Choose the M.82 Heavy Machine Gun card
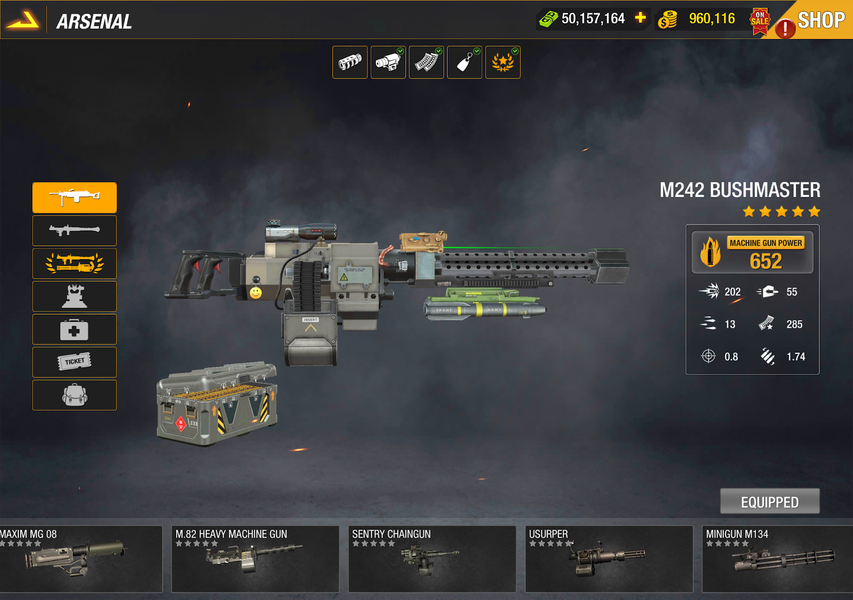Image resolution: width=853 pixels, height=600 pixels. (x=254, y=559)
